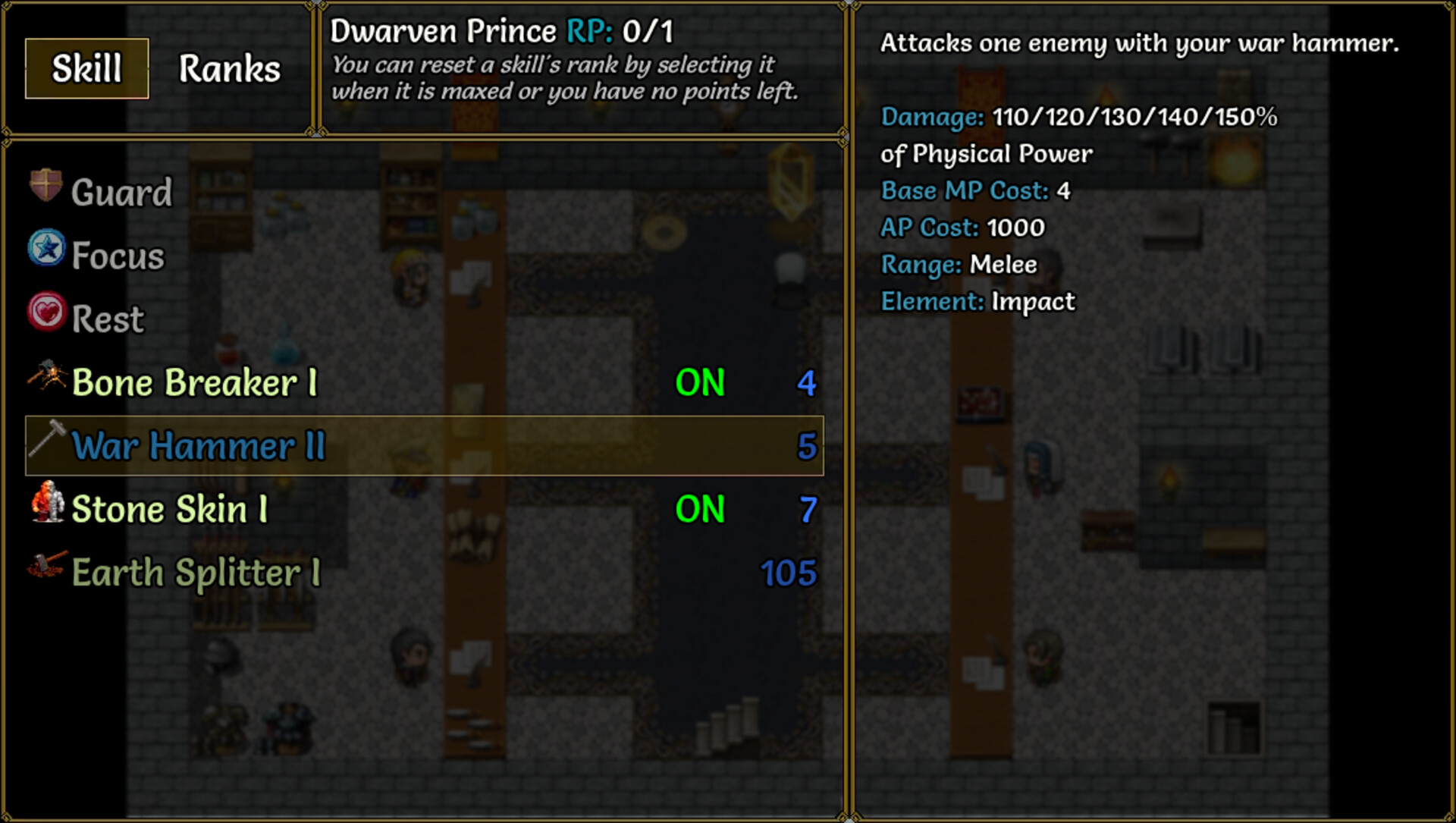Select the Guard shield icon
This screenshot has width=1456, height=823.
(44, 187)
